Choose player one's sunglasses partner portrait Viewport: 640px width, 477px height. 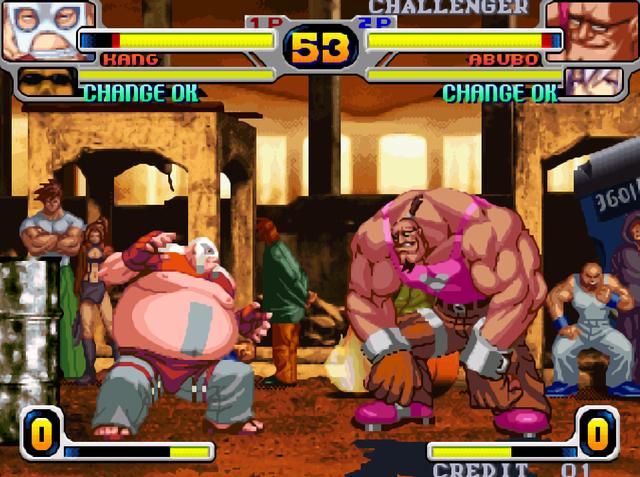point(46,80)
